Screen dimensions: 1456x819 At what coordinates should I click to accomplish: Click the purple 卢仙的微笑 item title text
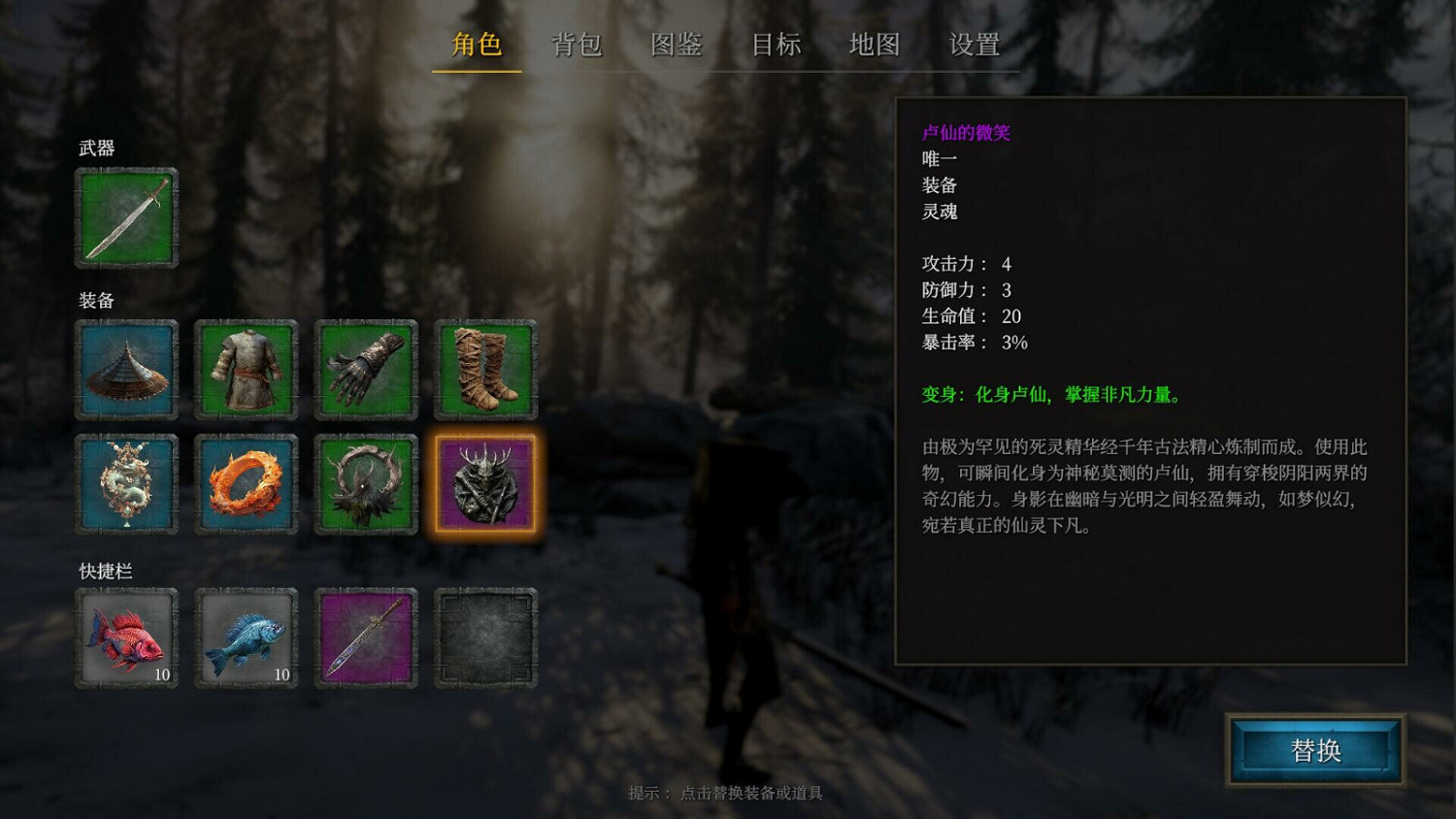pyautogui.click(x=966, y=133)
